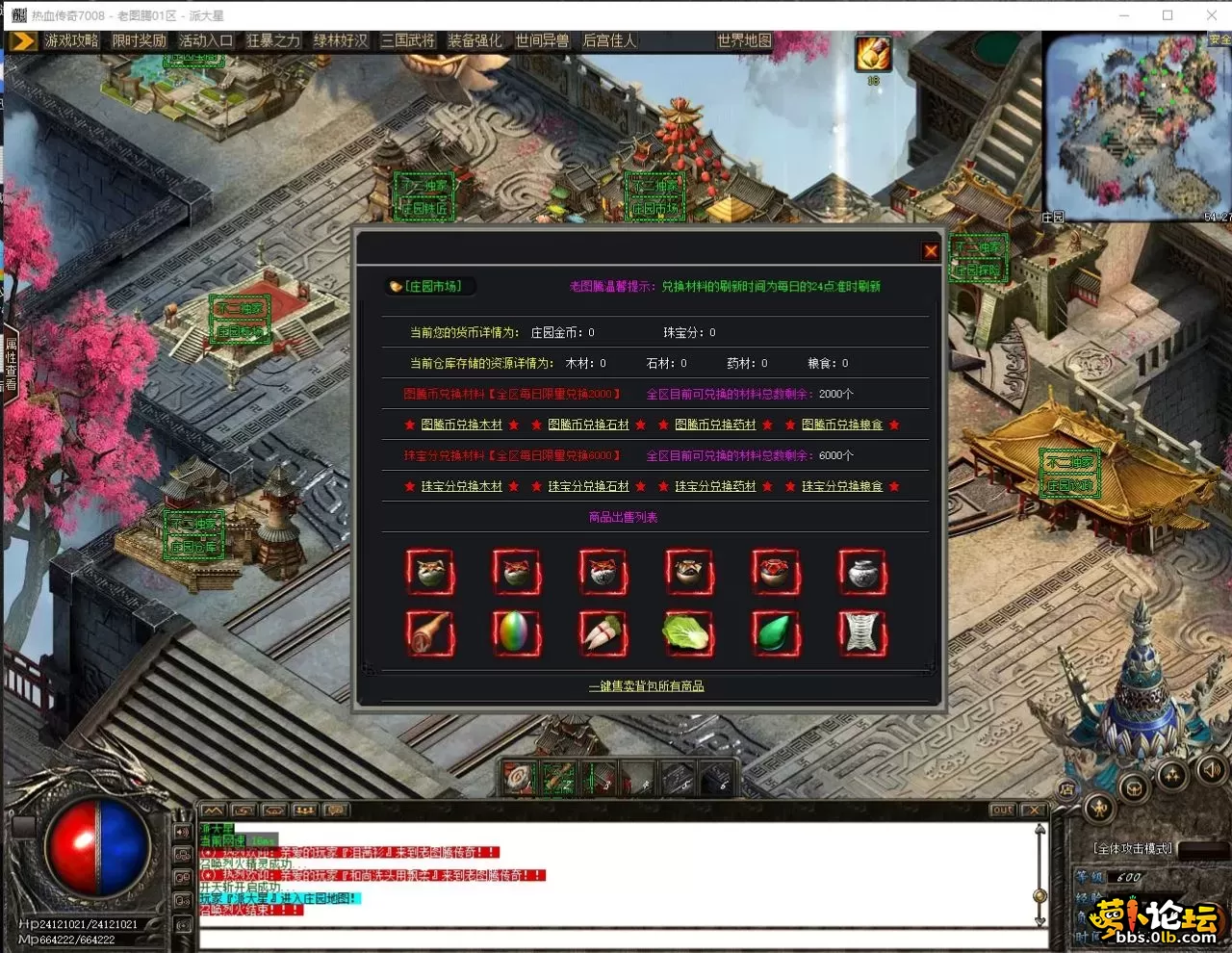Select the rainbow egg item slot
The image size is (1232, 953).
tap(516, 632)
